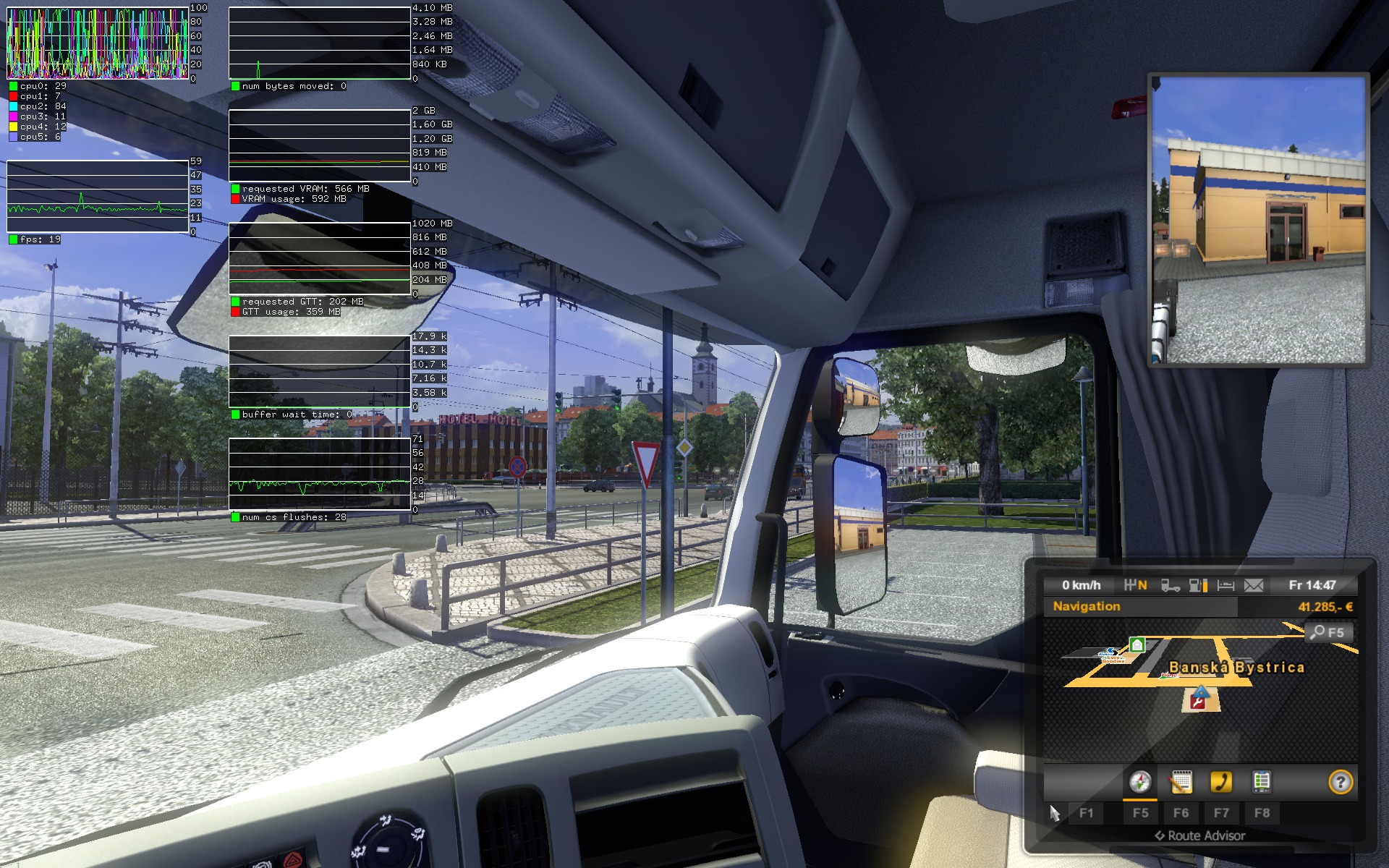Toggle map zoom with the magnifier button
1389x868 pixels.
point(1328,632)
